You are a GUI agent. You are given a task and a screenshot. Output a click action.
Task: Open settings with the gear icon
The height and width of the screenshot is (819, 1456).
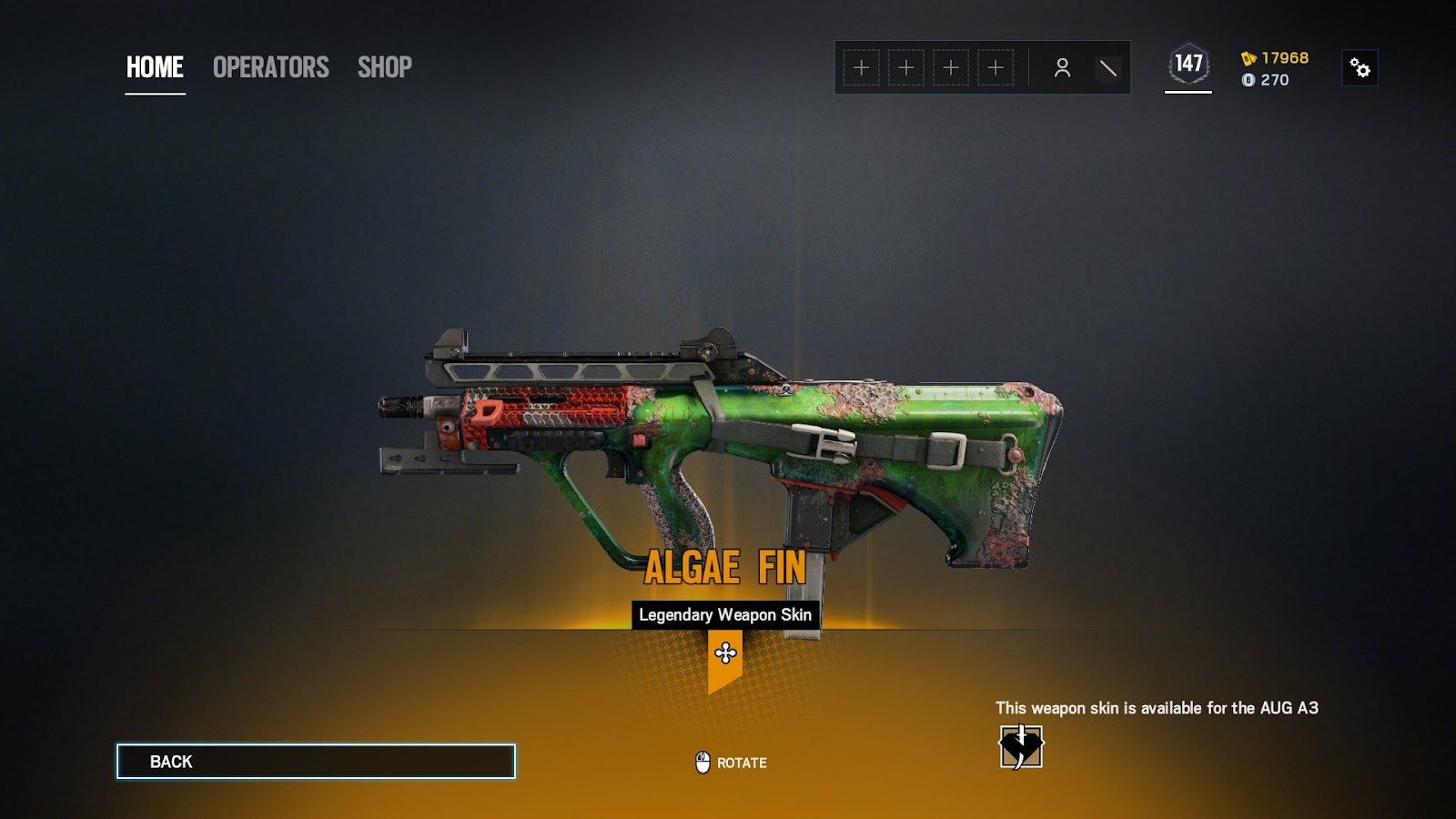click(x=1358, y=68)
